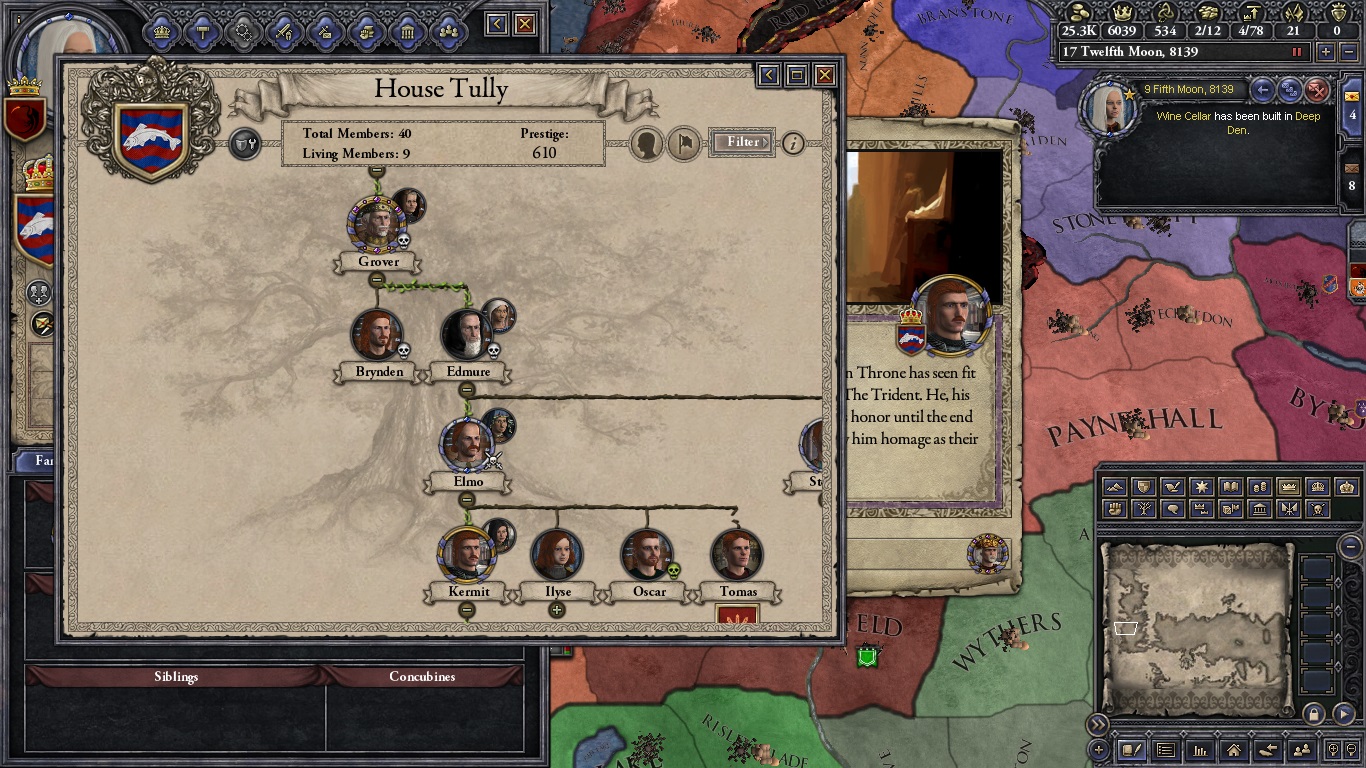Click the info button beside Filter
The image size is (1366, 768).
793,143
